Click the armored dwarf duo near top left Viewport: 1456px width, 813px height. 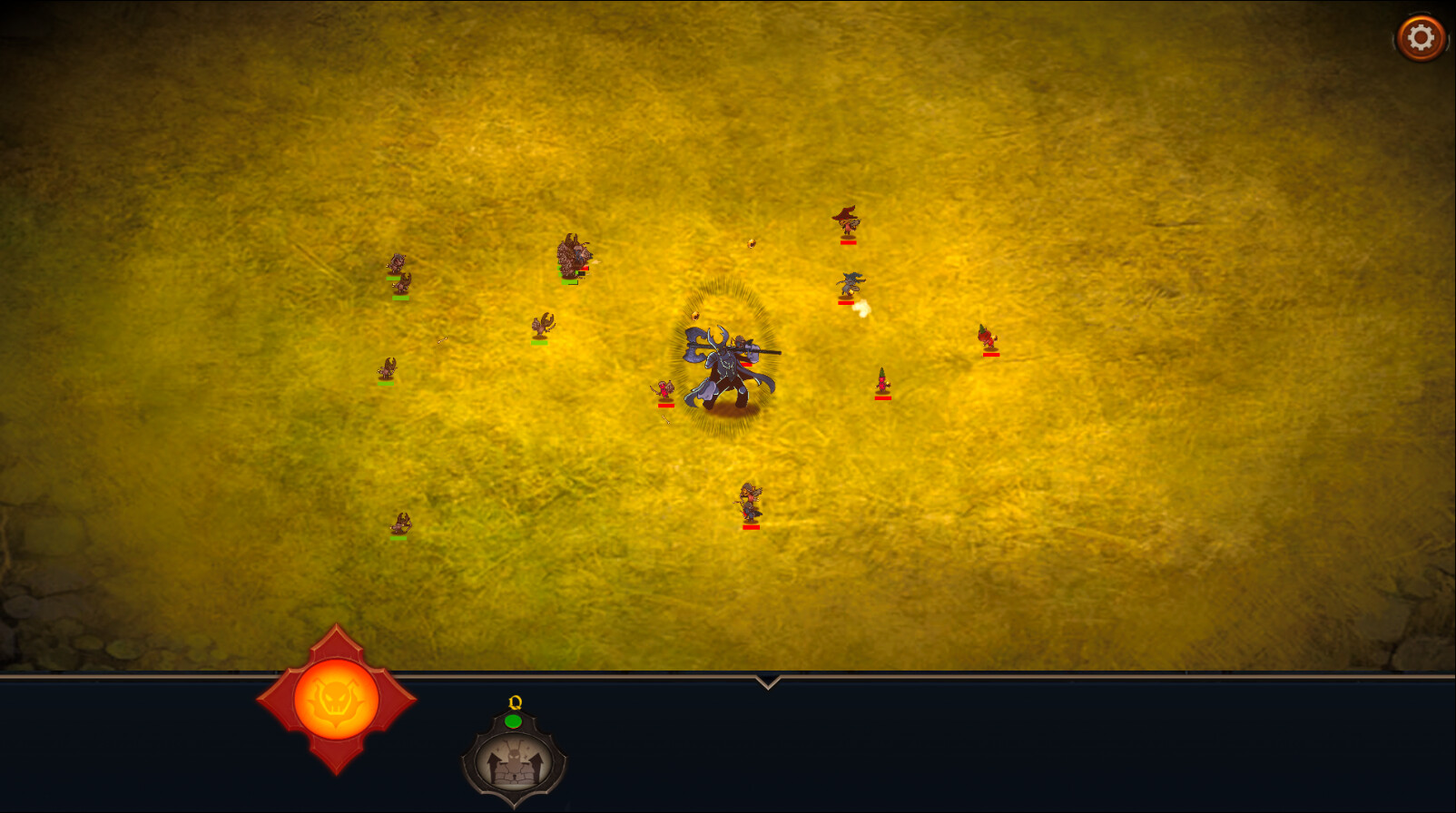coord(574,254)
